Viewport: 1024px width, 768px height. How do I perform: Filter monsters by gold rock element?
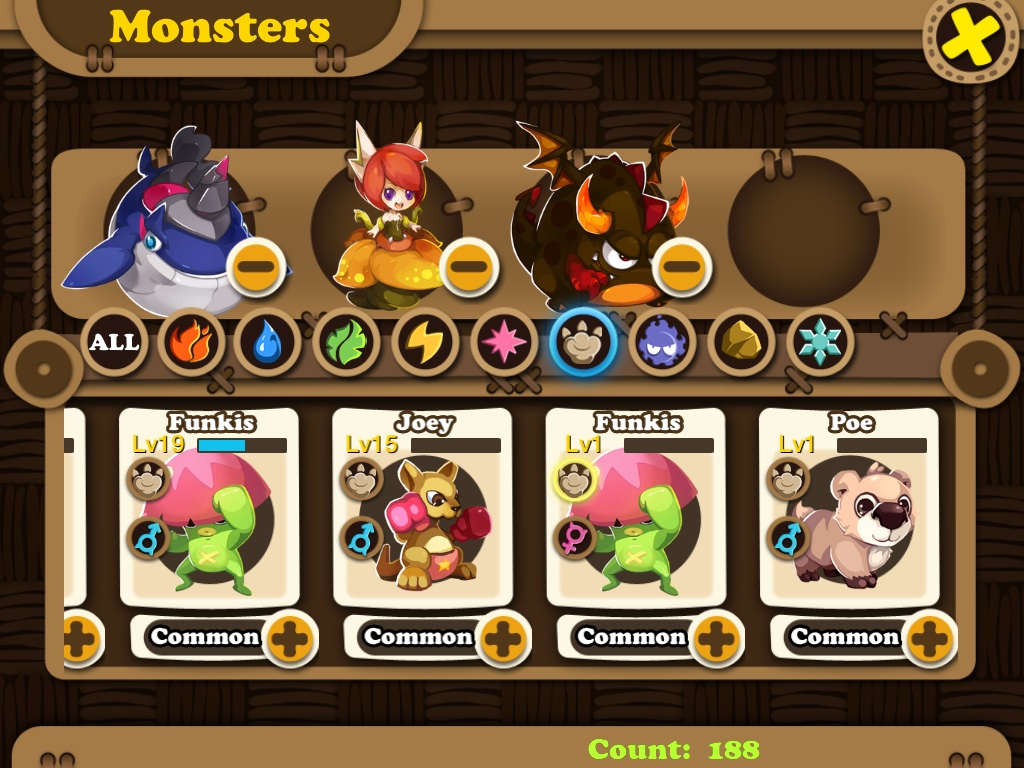[740, 342]
